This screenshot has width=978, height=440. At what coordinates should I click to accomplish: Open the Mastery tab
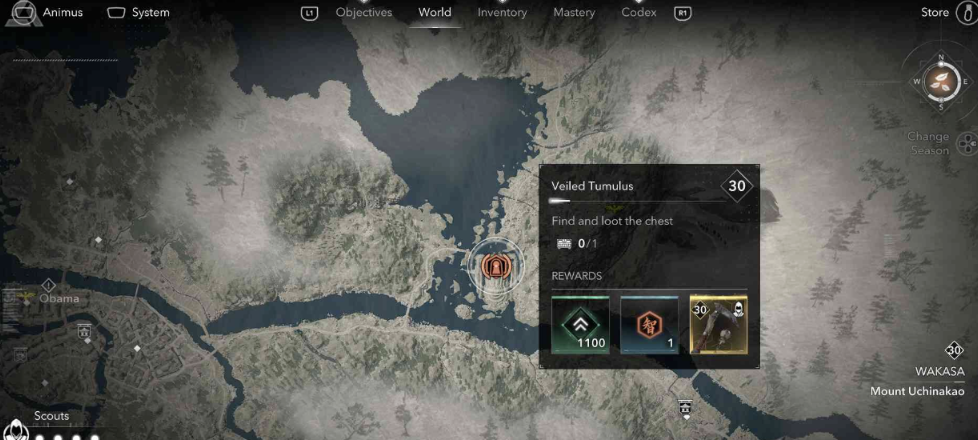[x=574, y=13]
